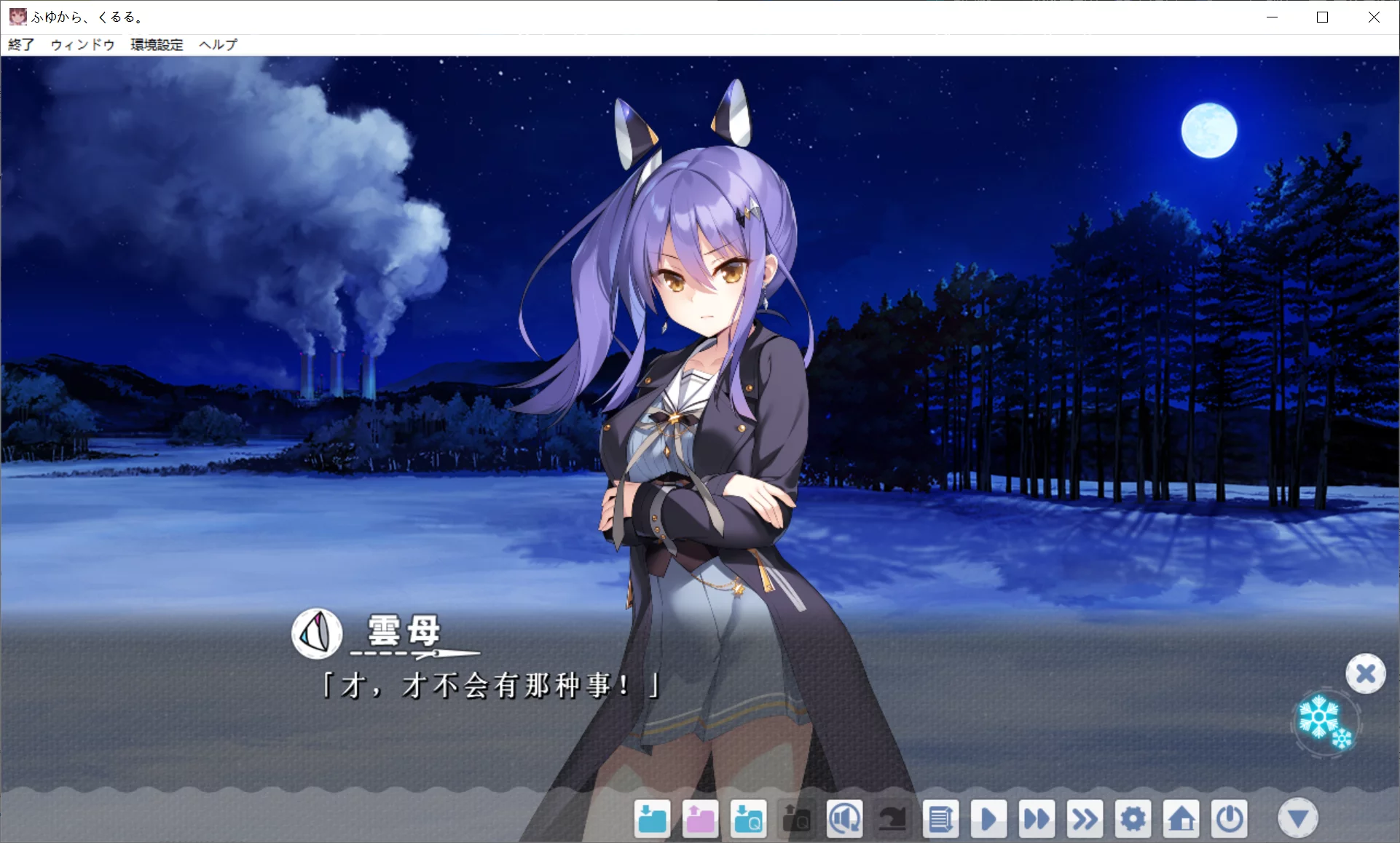The width and height of the screenshot is (1400, 843).
Task: Open the ヘルプ menu
Action: click(217, 44)
